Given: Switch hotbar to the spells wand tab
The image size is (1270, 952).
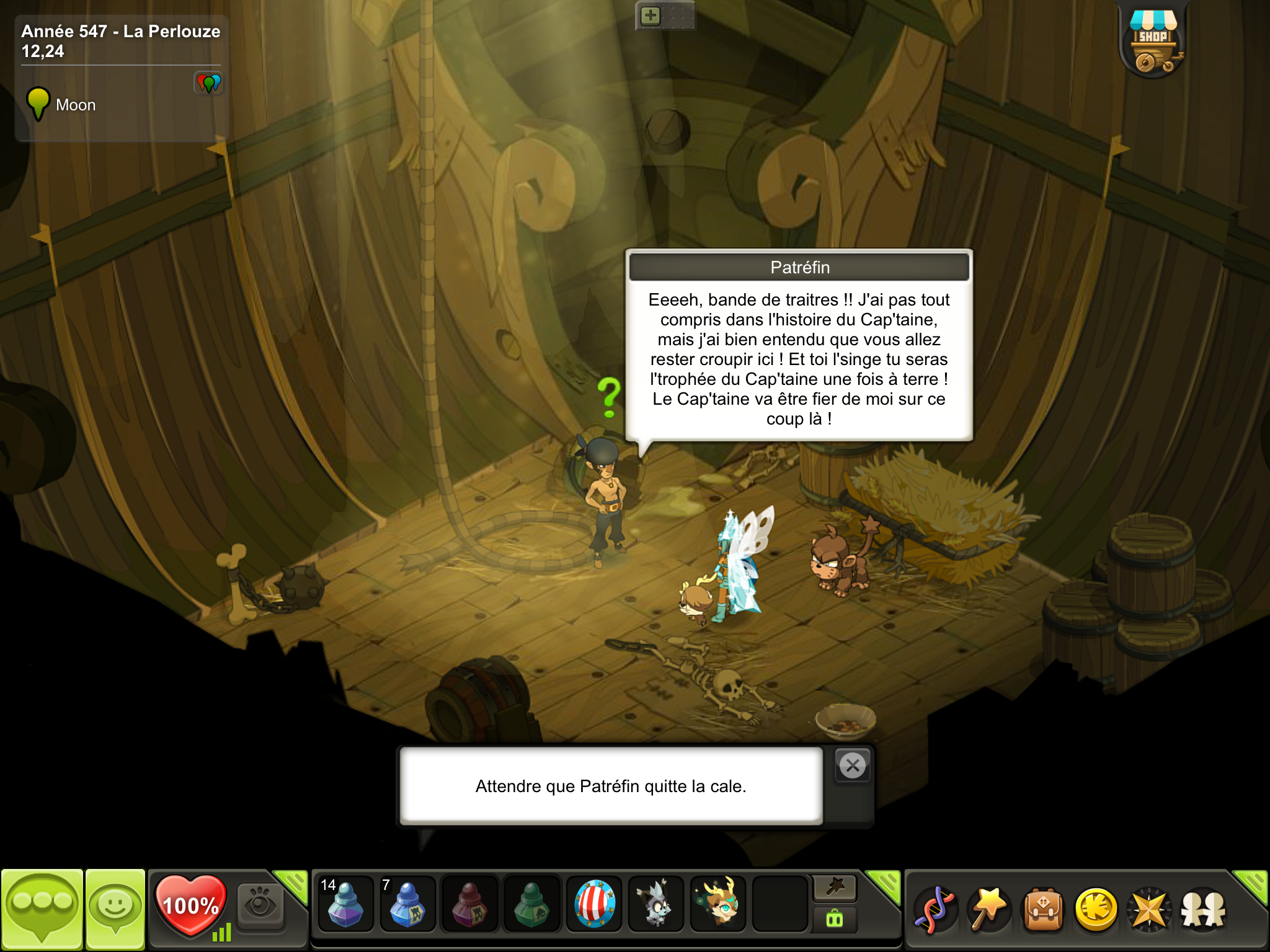Looking at the screenshot, I should tap(835, 888).
